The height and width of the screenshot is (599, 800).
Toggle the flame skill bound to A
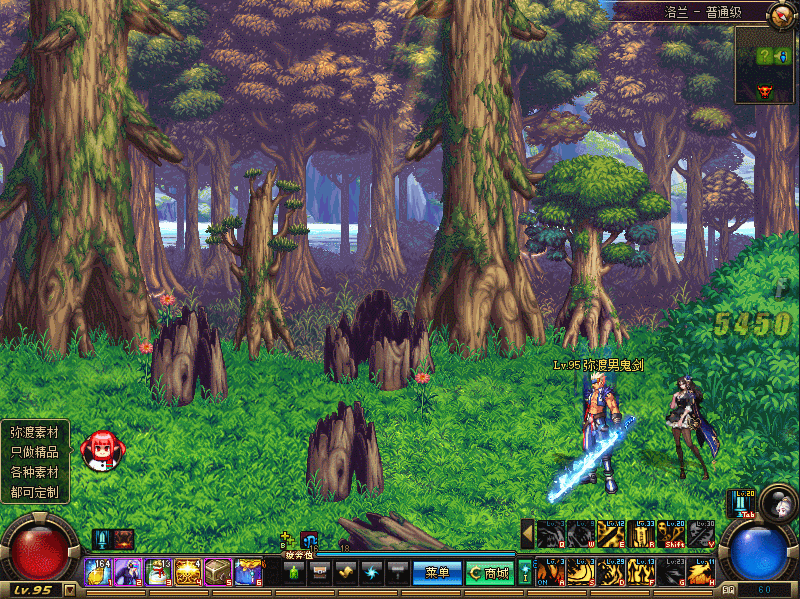[x=550, y=572]
